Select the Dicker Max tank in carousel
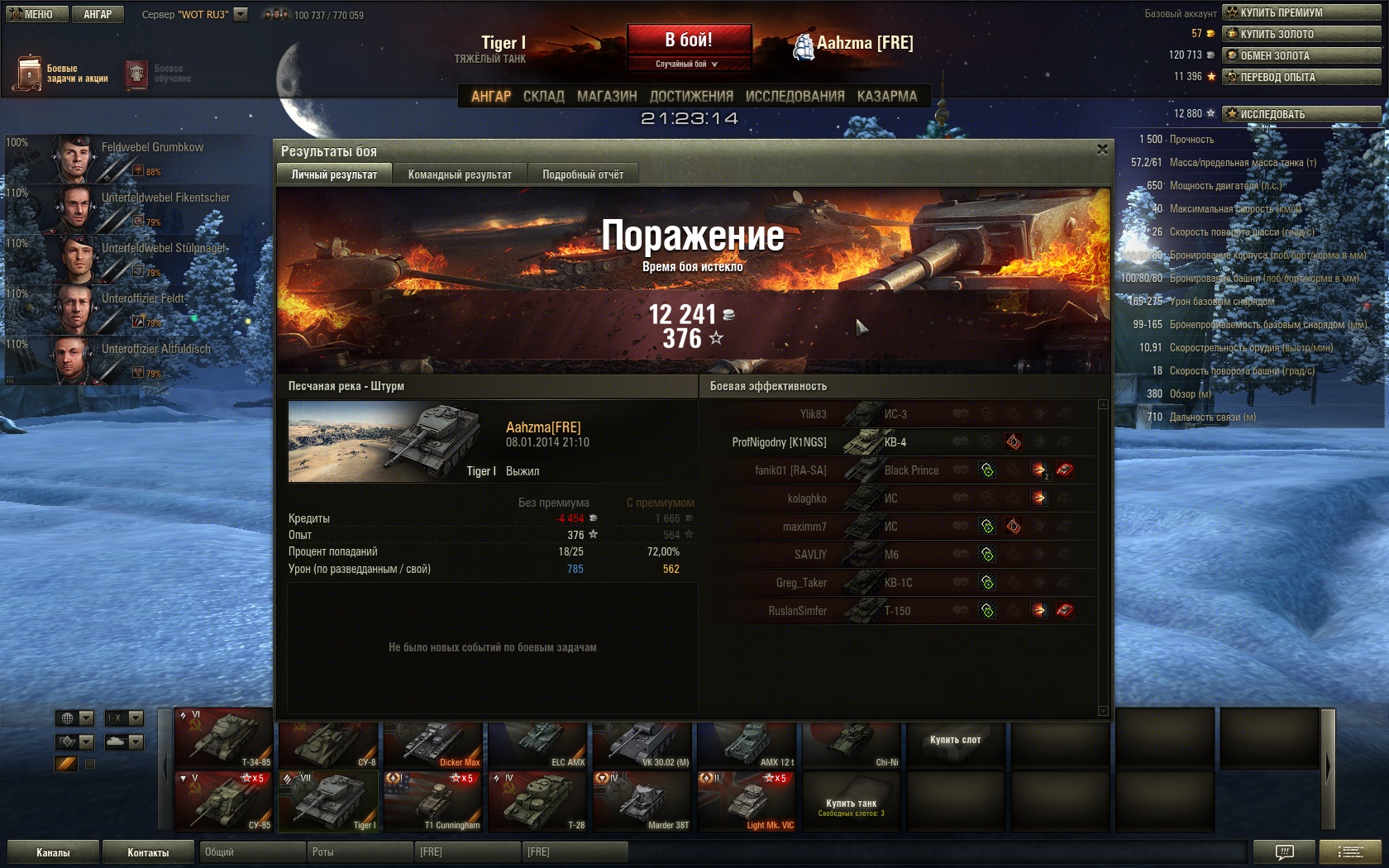Image resolution: width=1389 pixels, height=868 pixels. [432, 744]
